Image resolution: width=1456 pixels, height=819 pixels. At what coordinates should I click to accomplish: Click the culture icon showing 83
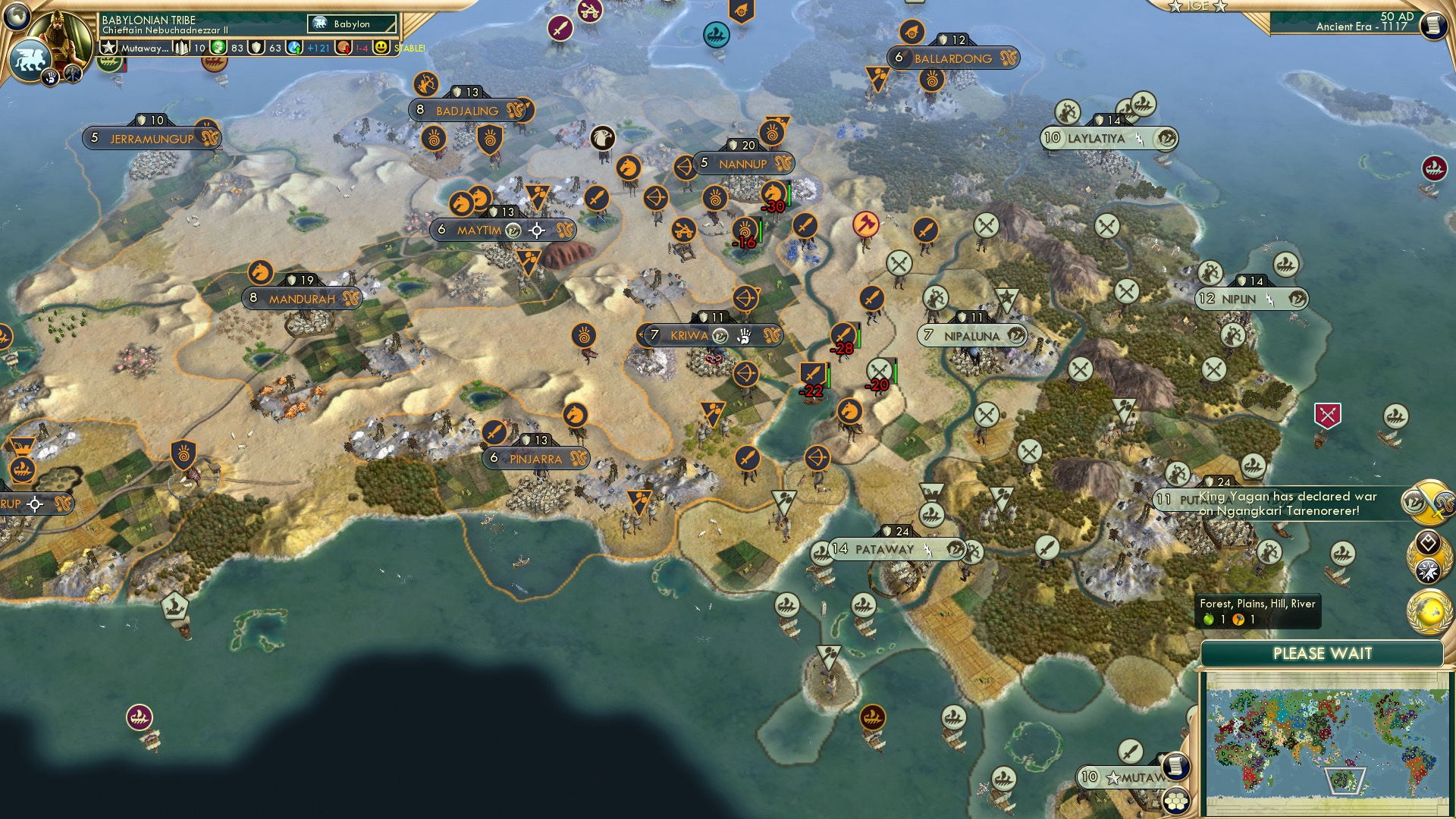(x=218, y=48)
